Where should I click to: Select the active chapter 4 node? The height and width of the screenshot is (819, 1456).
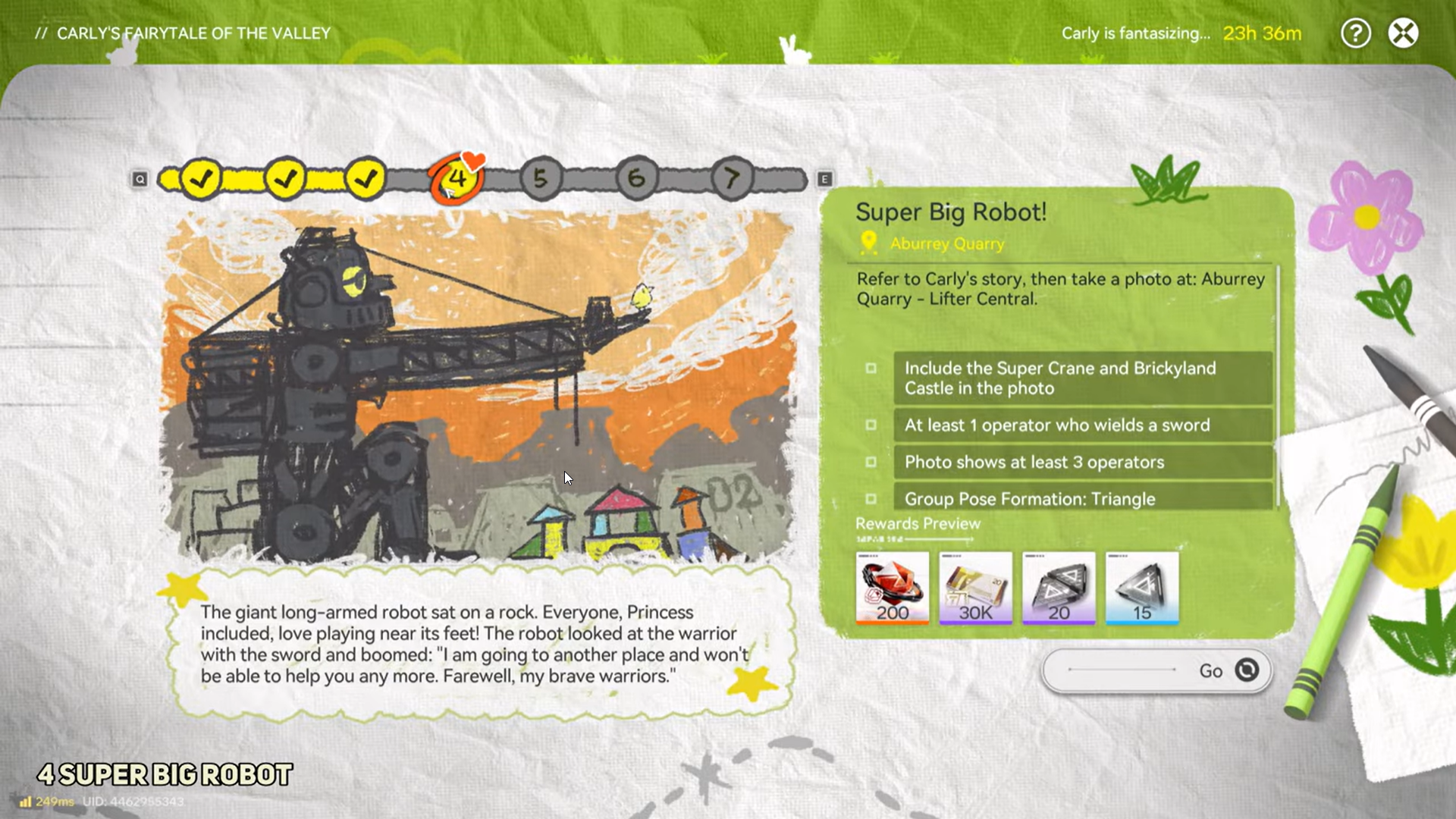(x=456, y=177)
